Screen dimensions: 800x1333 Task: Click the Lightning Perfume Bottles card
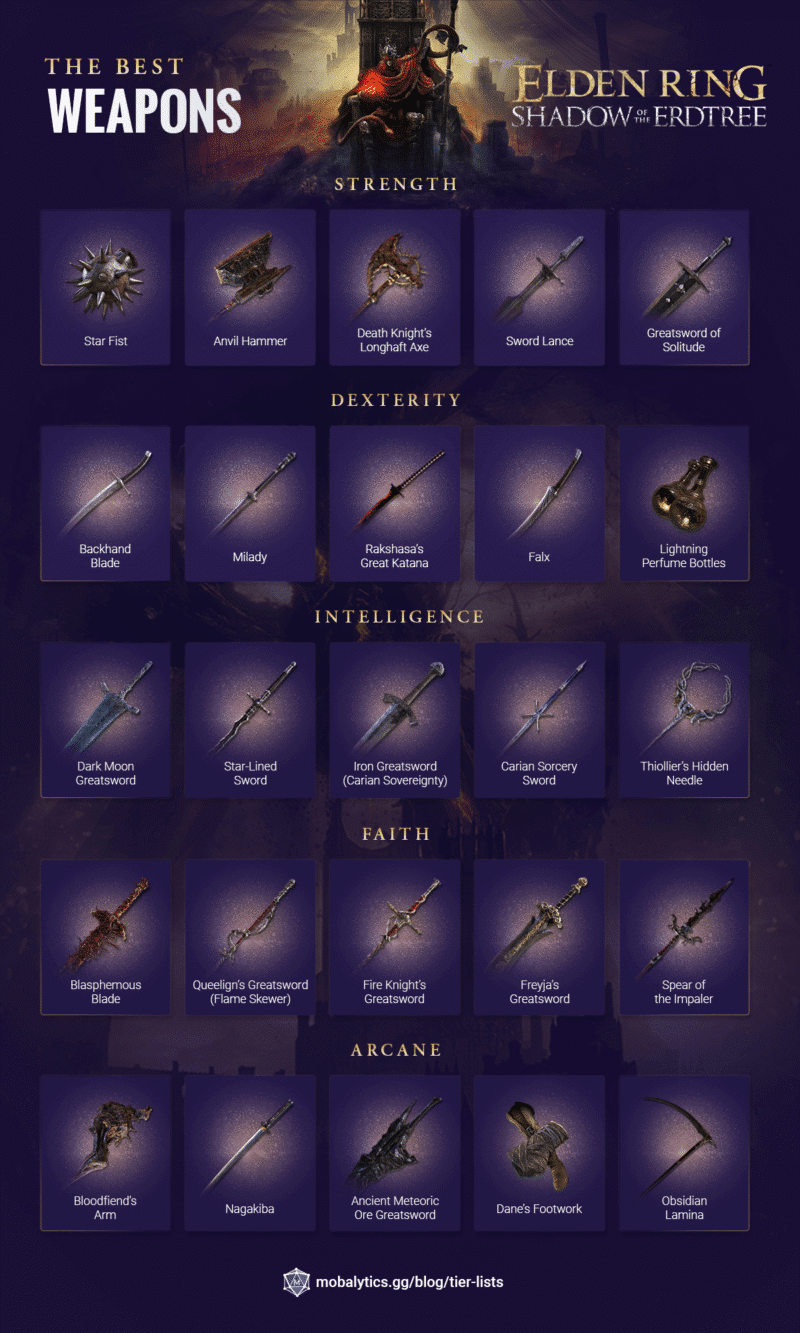coord(684,503)
